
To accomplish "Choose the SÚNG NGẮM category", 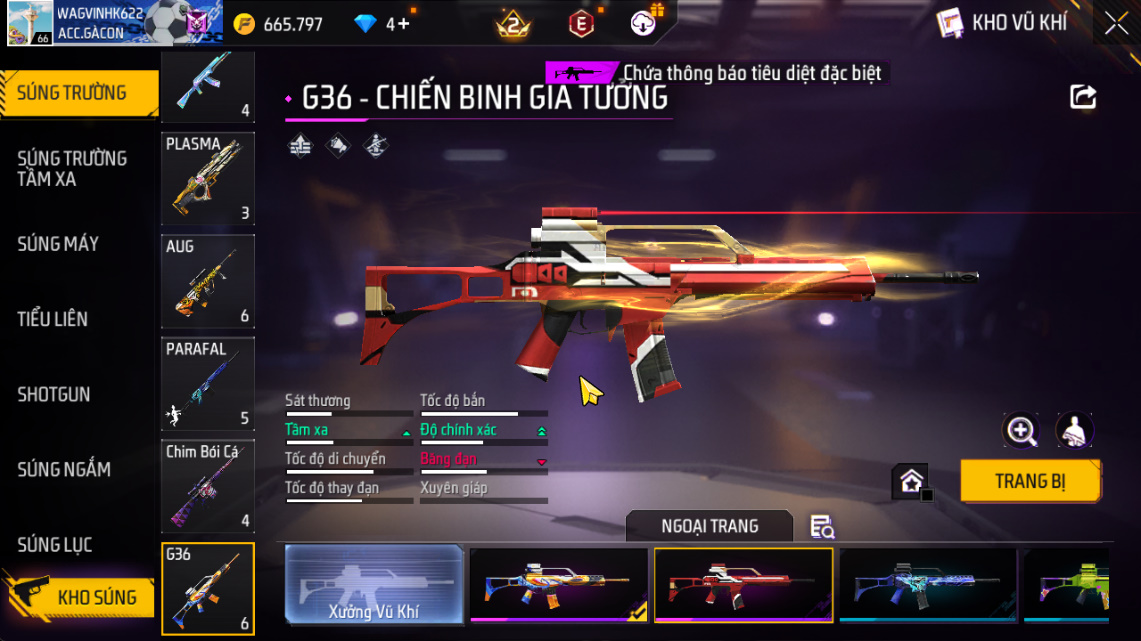I will coord(64,469).
